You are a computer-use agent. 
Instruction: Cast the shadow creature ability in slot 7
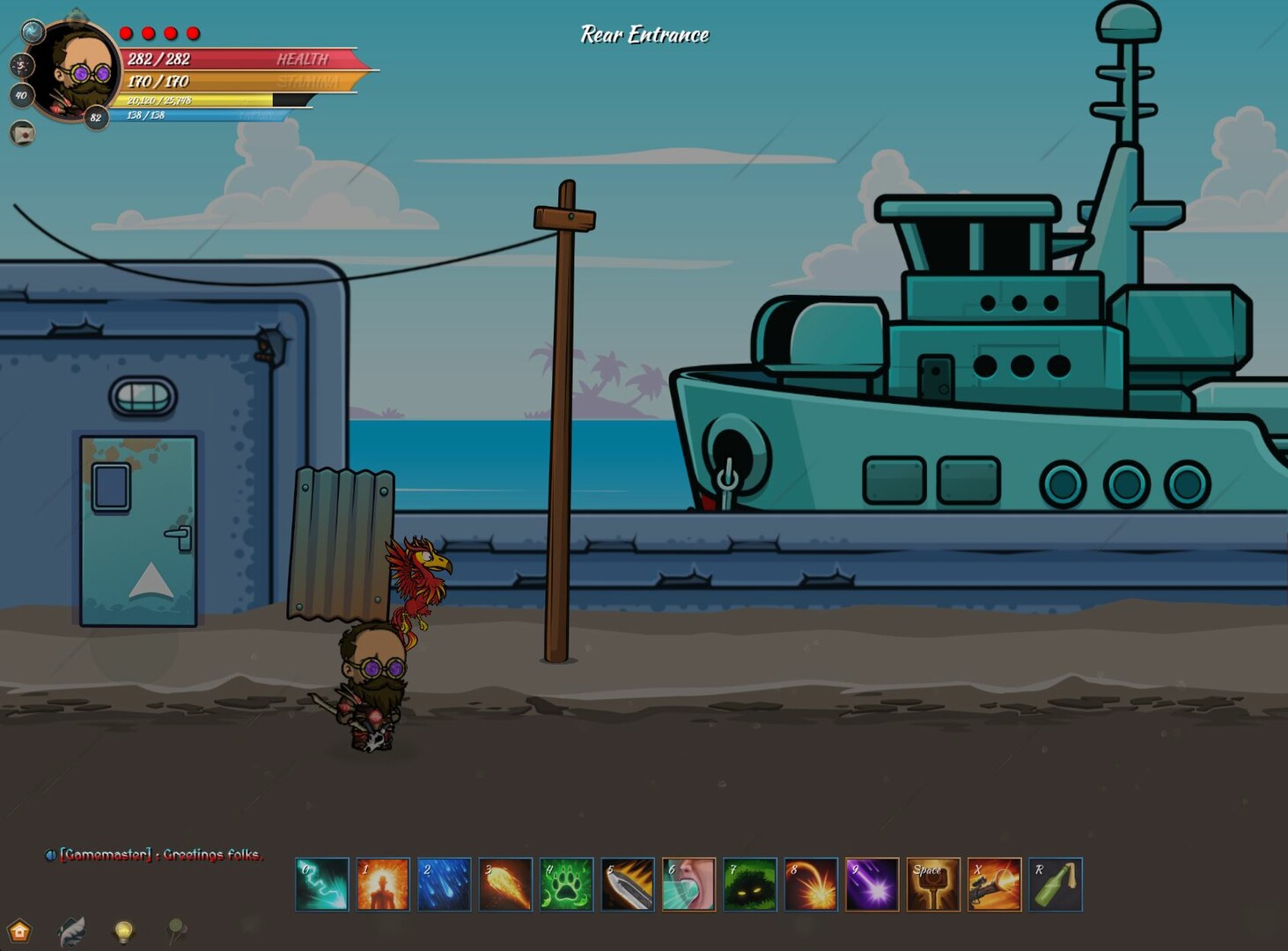pyautogui.click(x=749, y=885)
